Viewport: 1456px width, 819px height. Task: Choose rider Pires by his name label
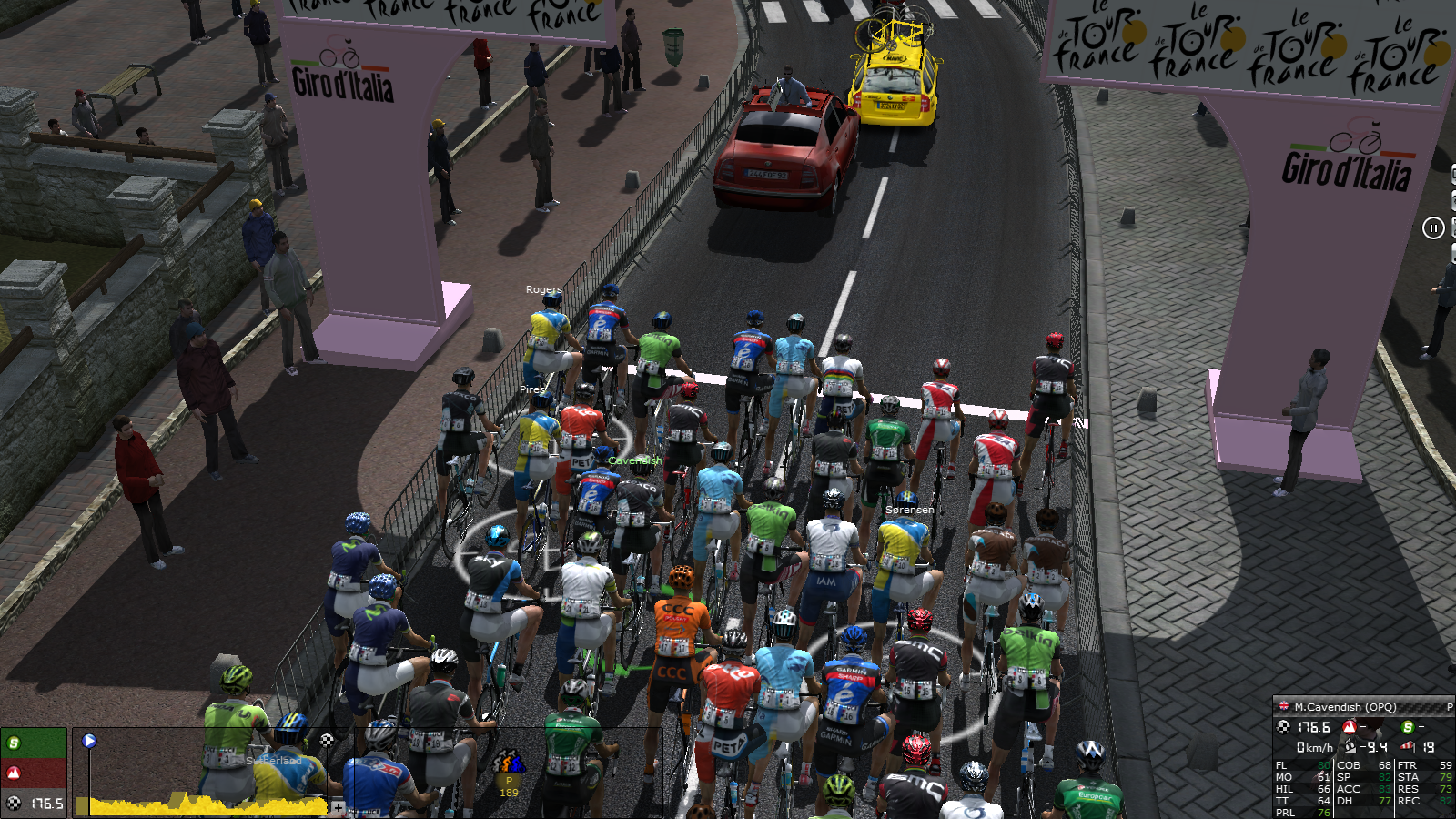(531, 389)
